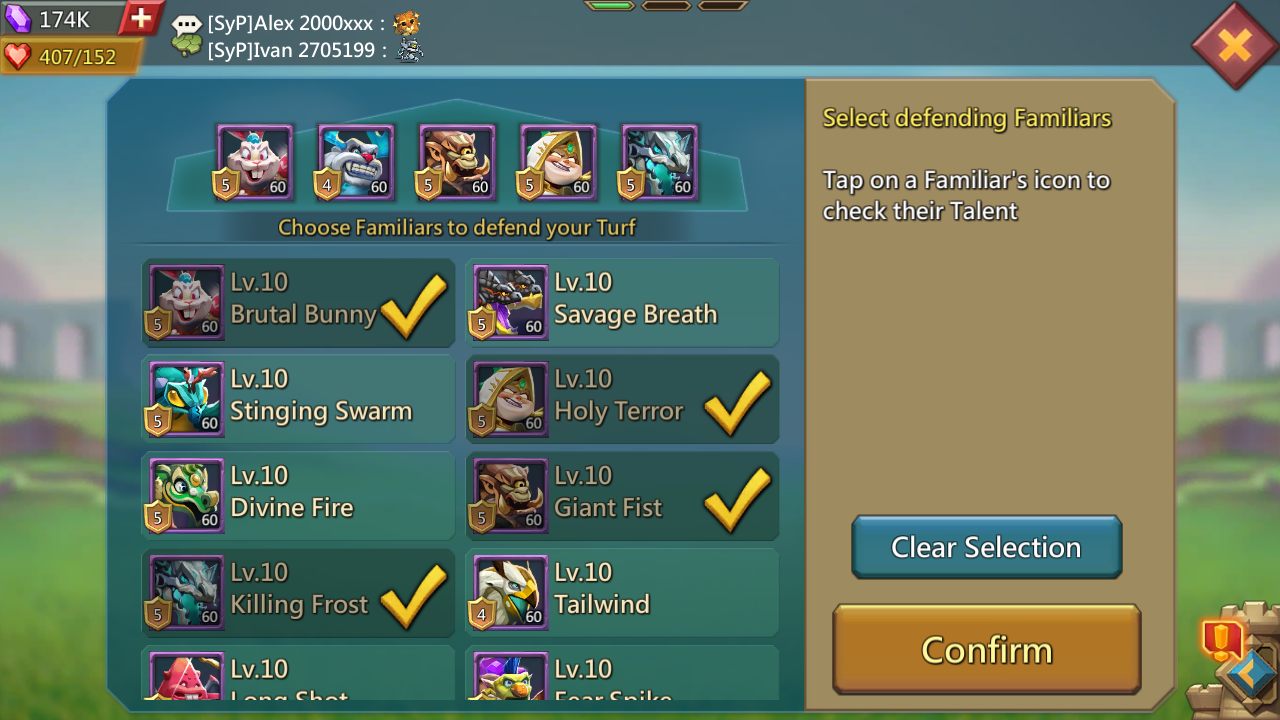Open the castle alert icon
Viewport: 1280px width, 720px height.
1223,638
